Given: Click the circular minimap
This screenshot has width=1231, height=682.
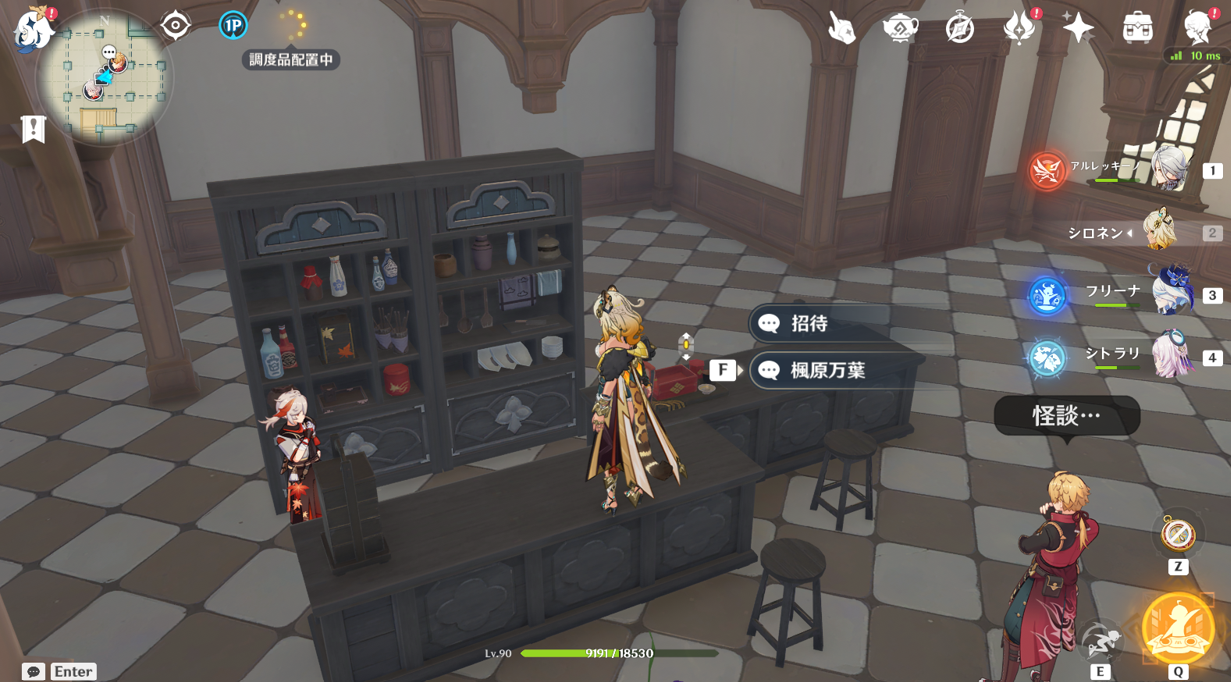Looking at the screenshot, I should tap(104, 78).
